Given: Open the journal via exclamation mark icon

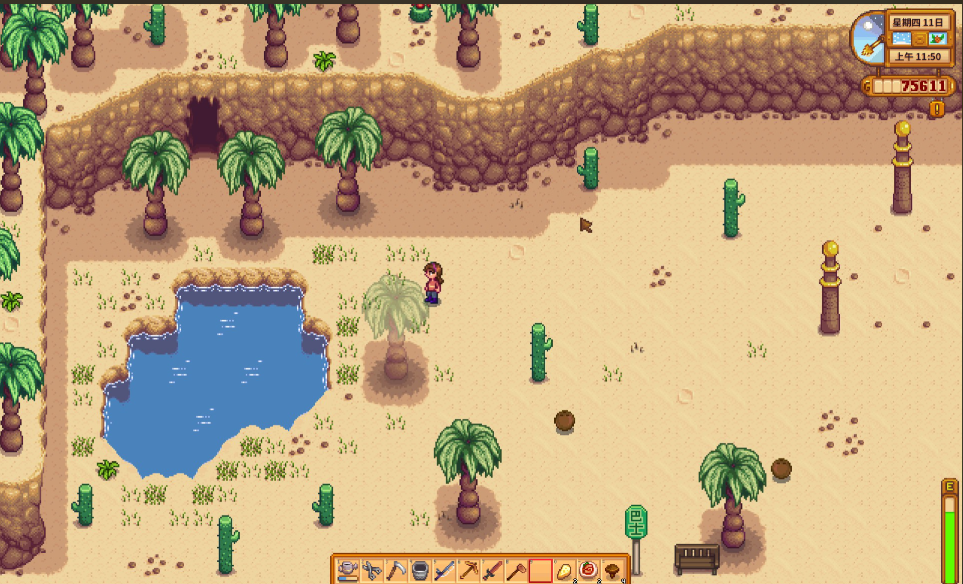Looking at the screenshot, I should (937, 109).
